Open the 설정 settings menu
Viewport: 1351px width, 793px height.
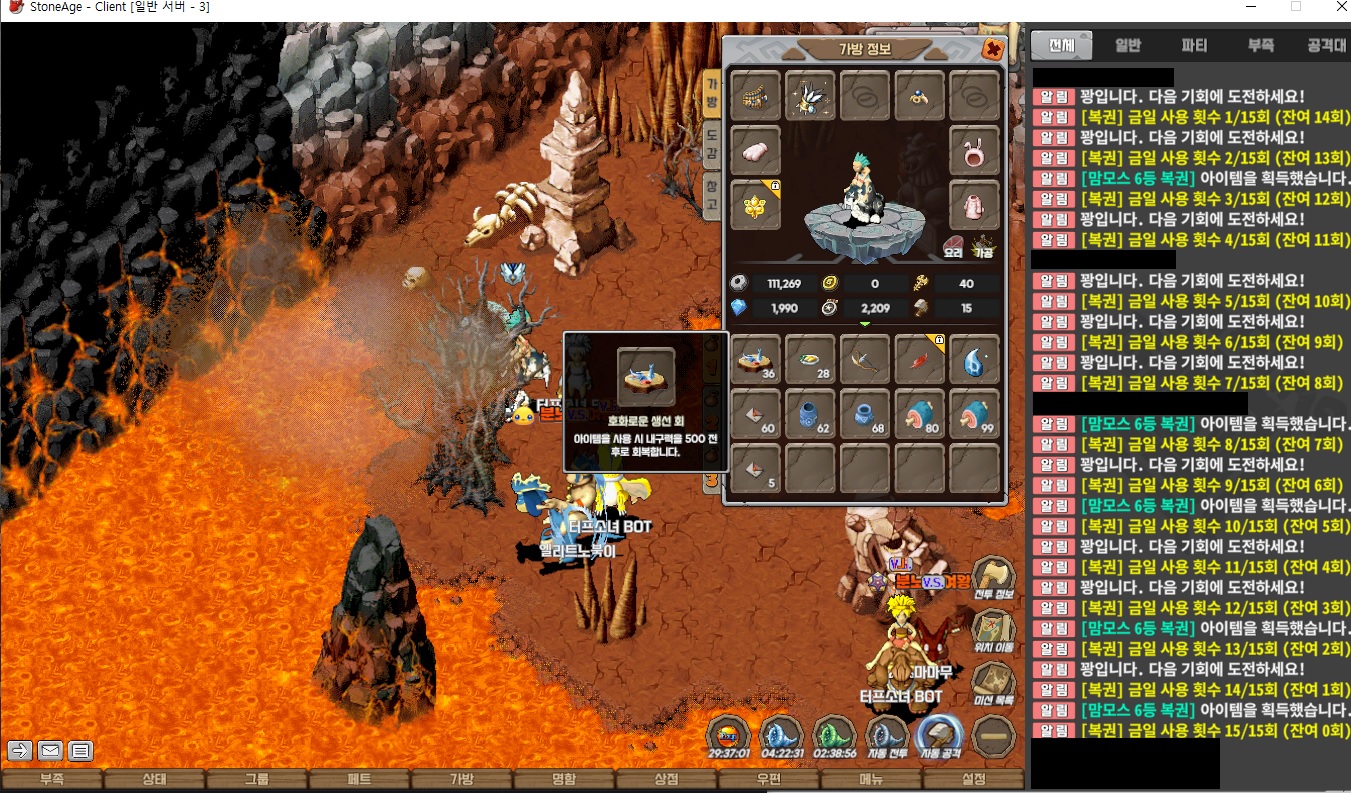973,780
